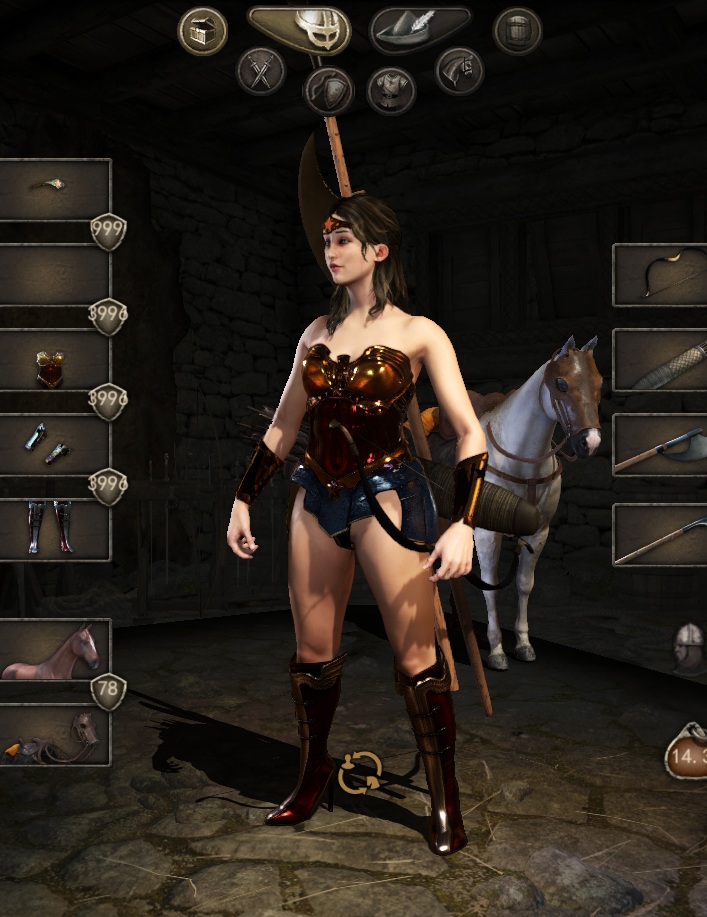Filter by crossed swords weapons category
This screenshot has height=917, width=707.
point(261,71)
